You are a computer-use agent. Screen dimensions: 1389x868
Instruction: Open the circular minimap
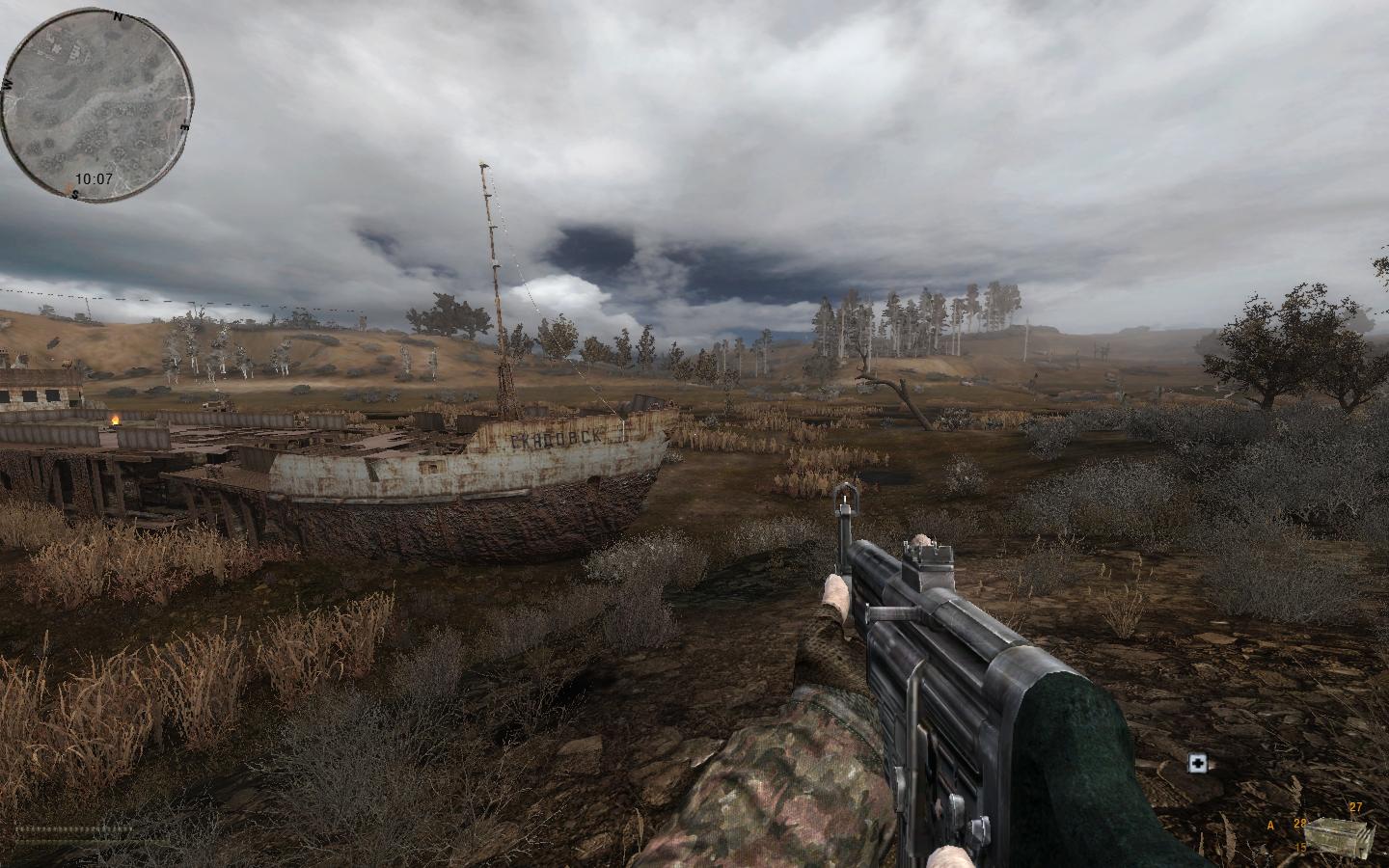[95, 105]
